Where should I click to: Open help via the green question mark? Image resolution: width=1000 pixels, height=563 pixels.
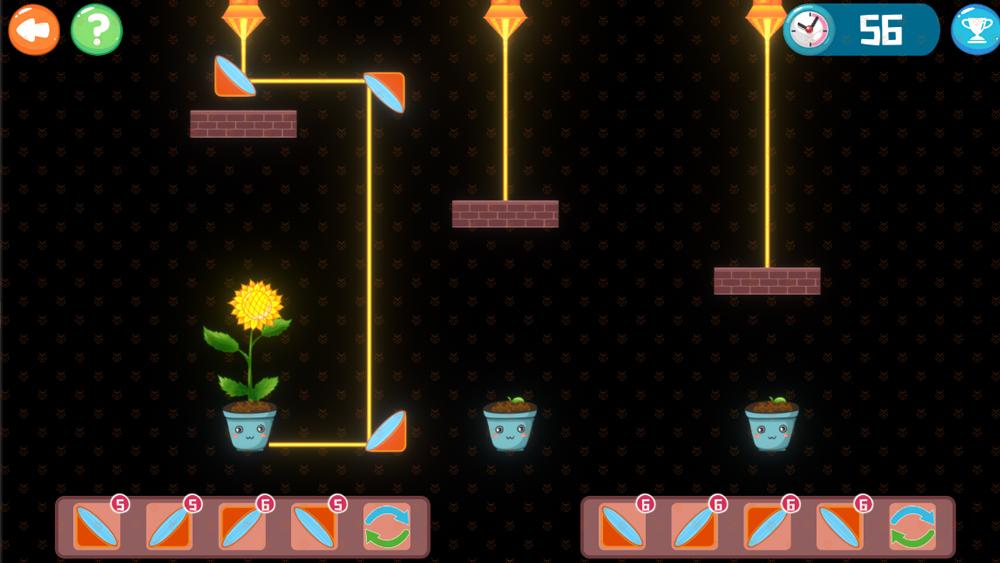click(96, 30)
